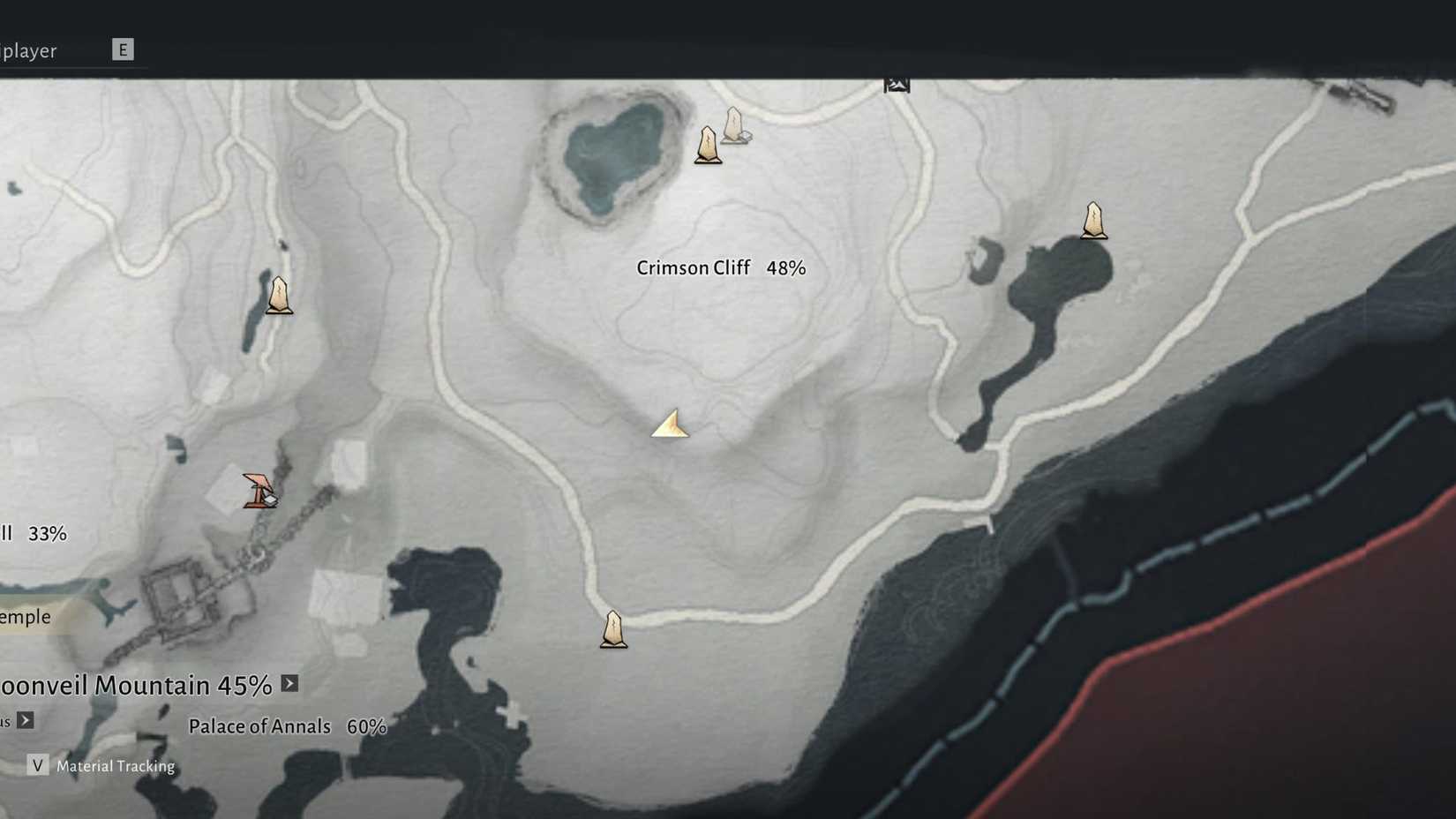Select the waystone marker near the heart-shaped lake
This screenshot has height=819, width=1456.
[709, 144]
